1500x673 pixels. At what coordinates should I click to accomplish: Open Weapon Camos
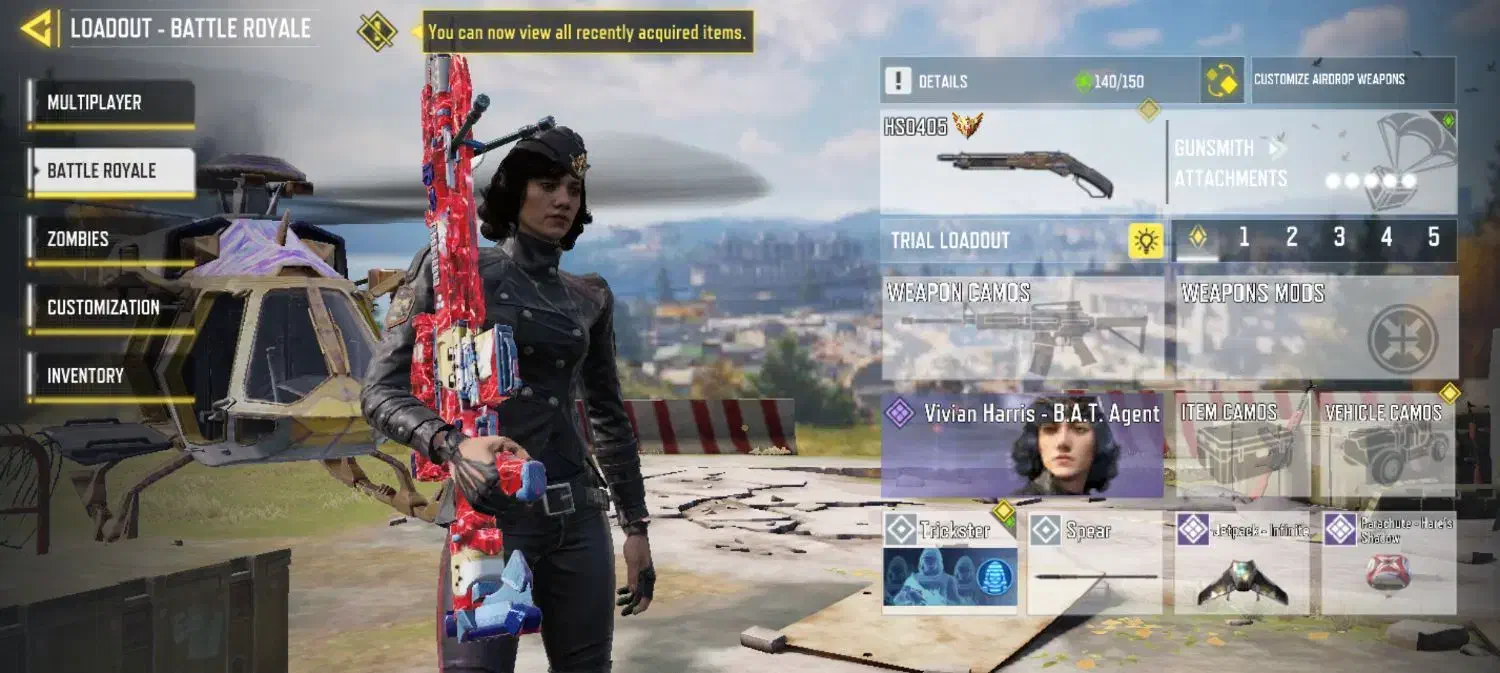point(1022,328)
